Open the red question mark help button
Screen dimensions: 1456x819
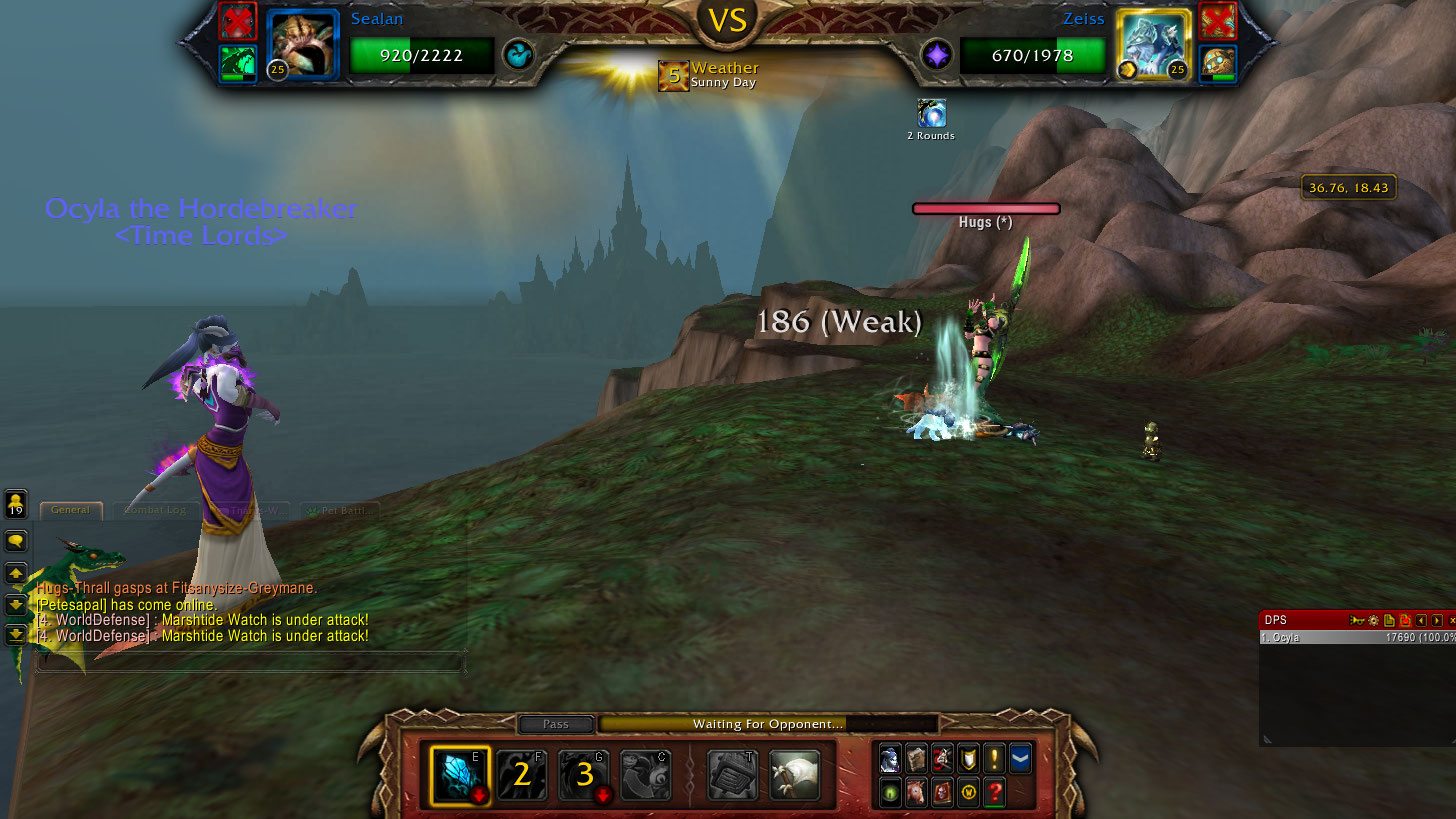994,793
